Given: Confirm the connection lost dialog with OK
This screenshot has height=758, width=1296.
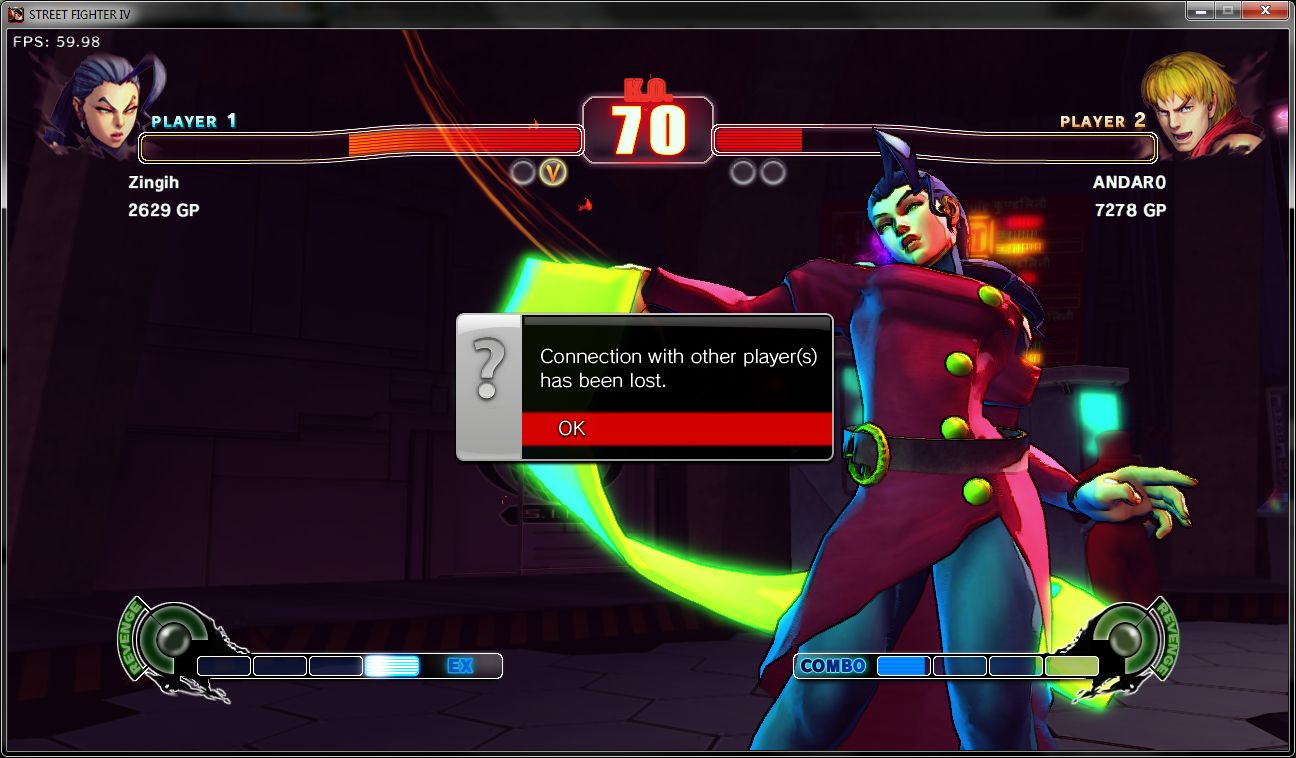Looking at the screenshot, I should (676, 429).
